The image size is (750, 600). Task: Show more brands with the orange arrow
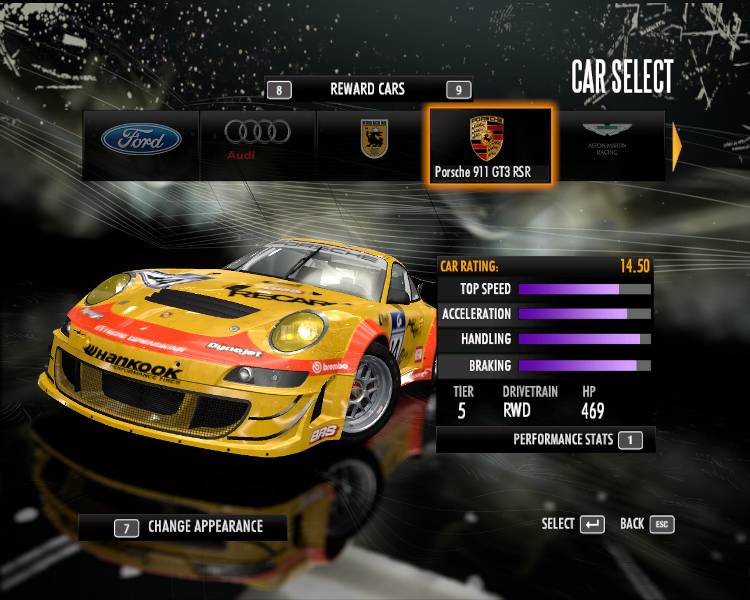677,146
